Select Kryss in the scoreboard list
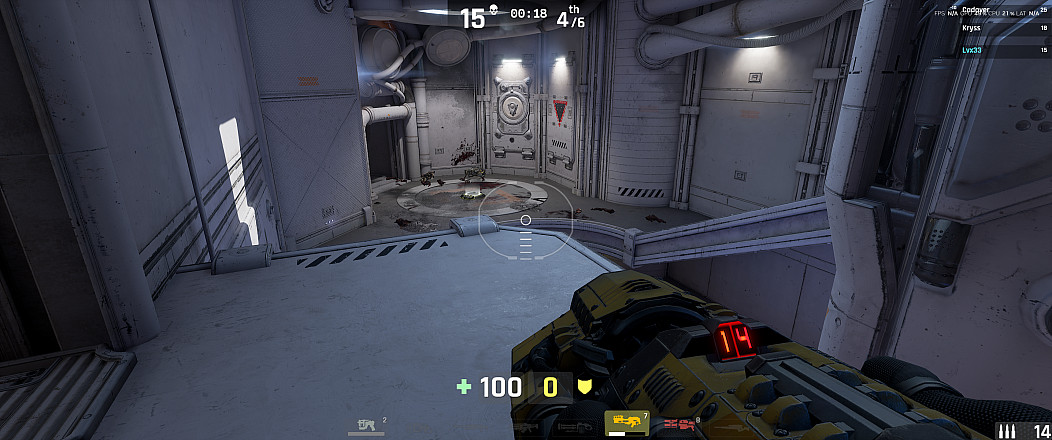 (991, 30)
